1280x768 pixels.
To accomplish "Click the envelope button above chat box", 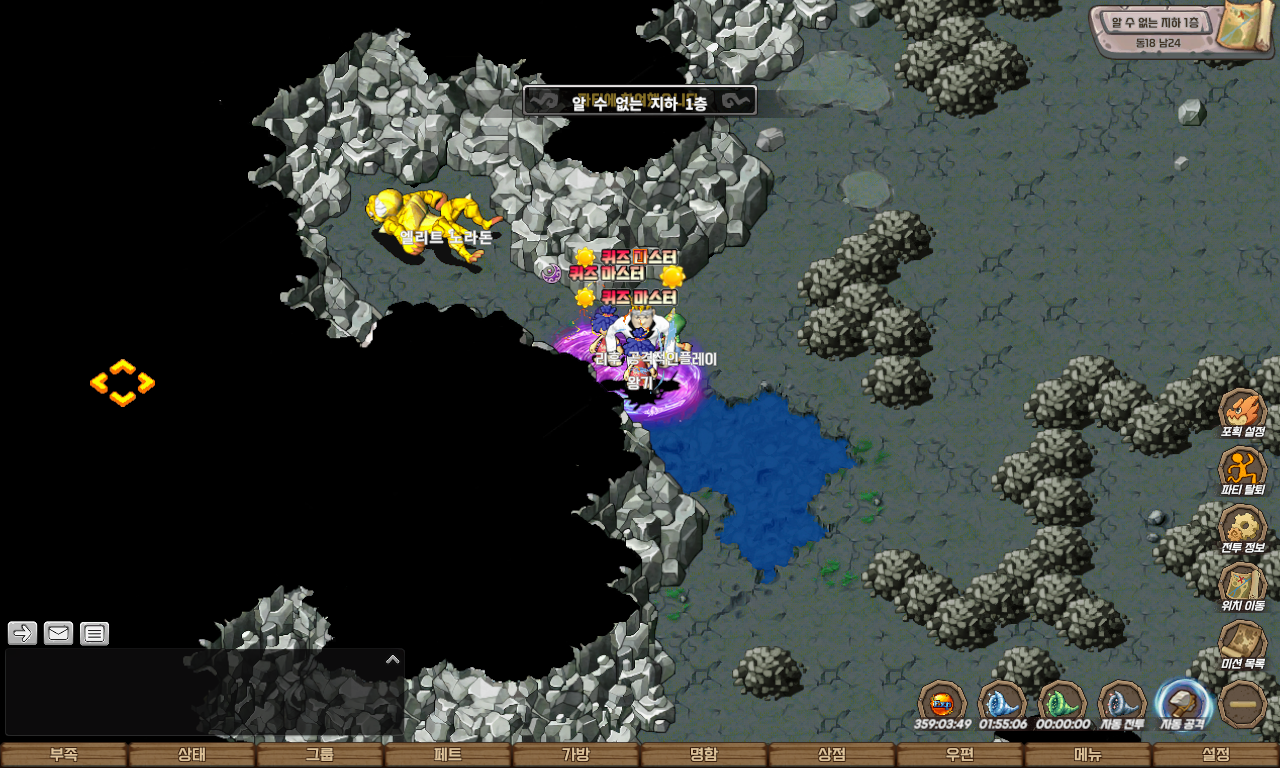I will tap(58, 633).
